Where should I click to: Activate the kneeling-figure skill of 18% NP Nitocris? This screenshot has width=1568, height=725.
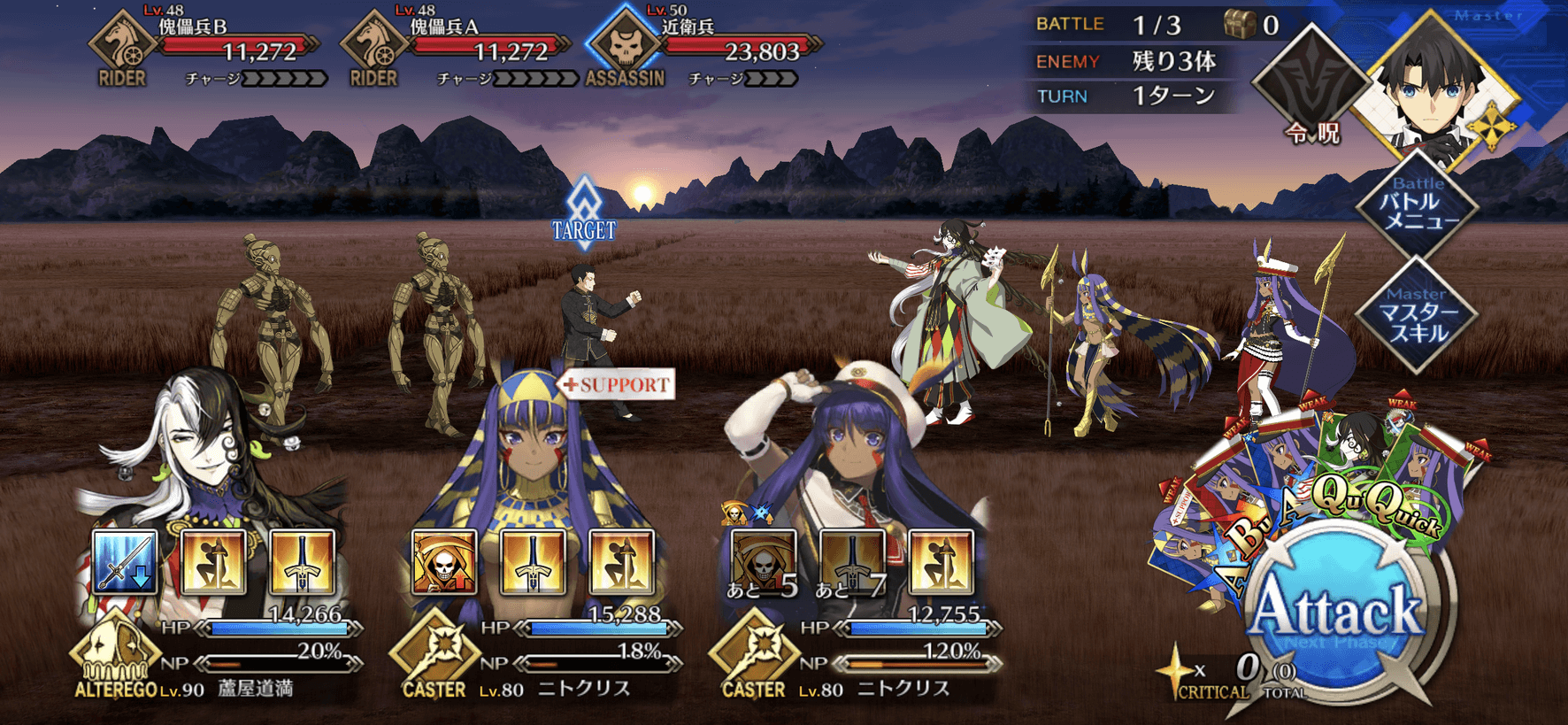click(x=621, y=562)
